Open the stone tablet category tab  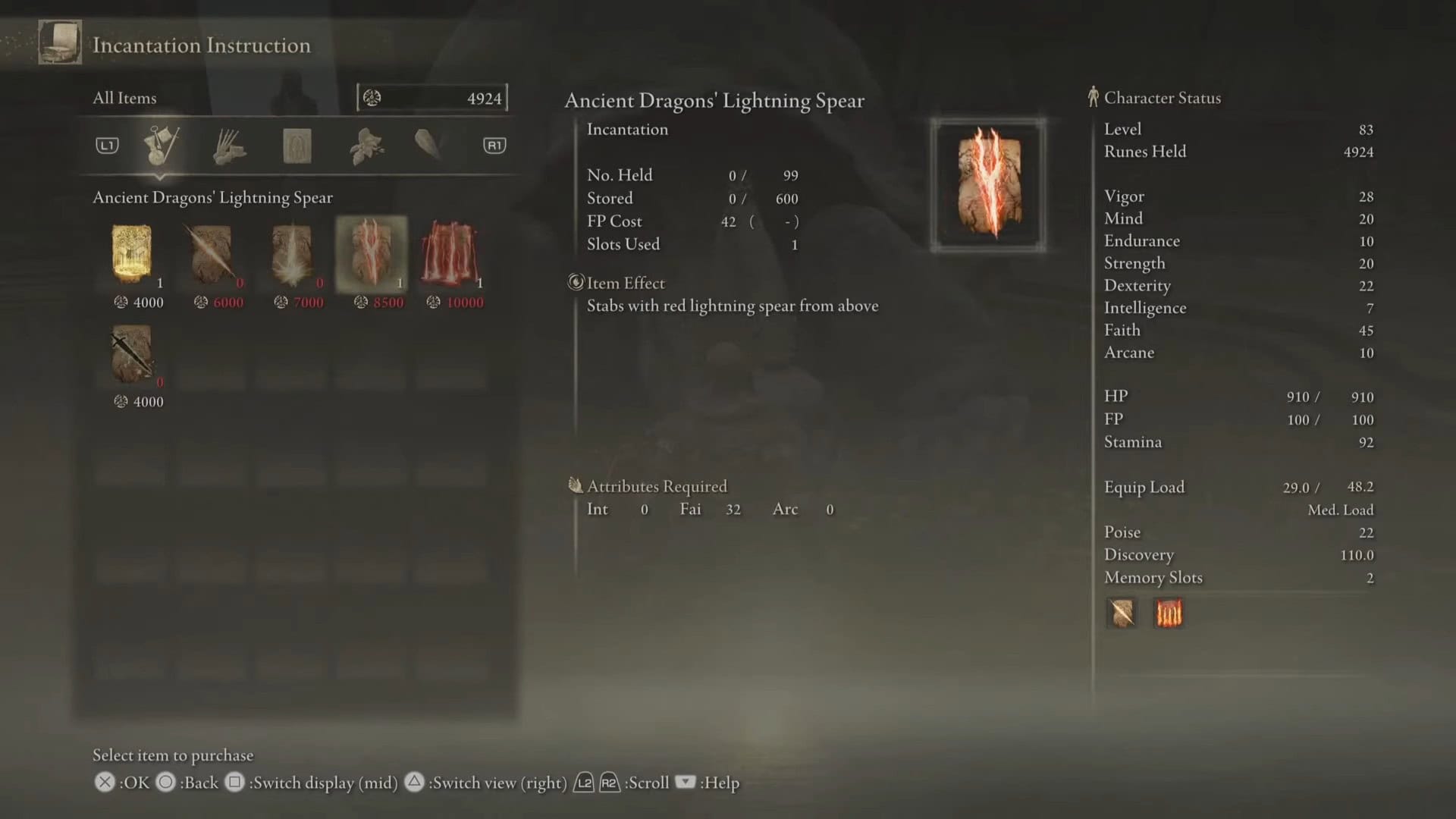(x=297, y=146)
